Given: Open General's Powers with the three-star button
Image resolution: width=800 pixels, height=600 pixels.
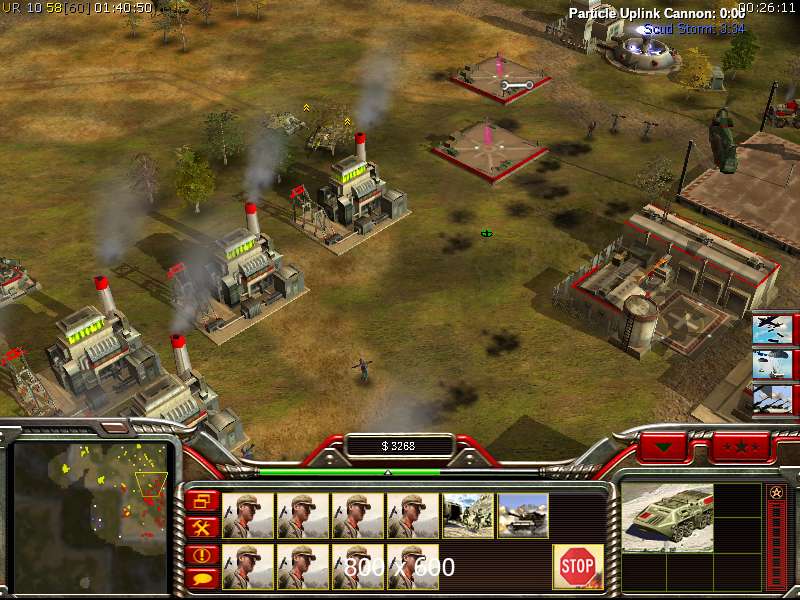Looking at the screenshot, I should pyautogui.click(x=741, y=446).
